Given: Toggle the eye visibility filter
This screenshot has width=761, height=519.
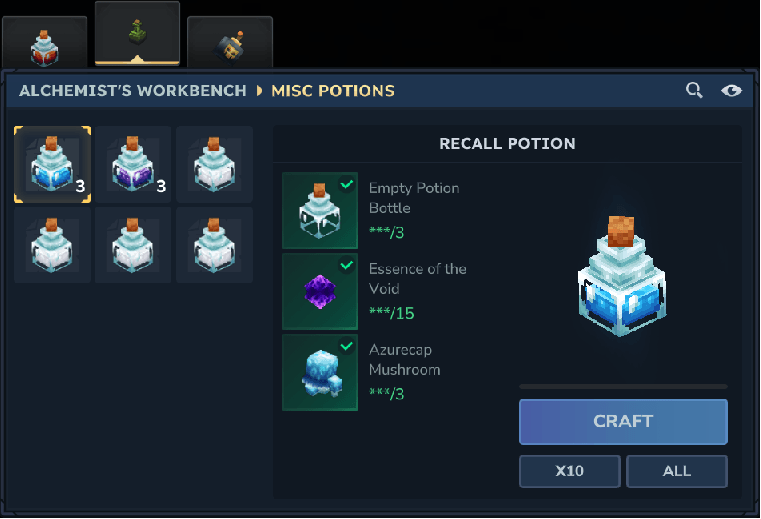Looking at the screenshot, I should (731, 91).
